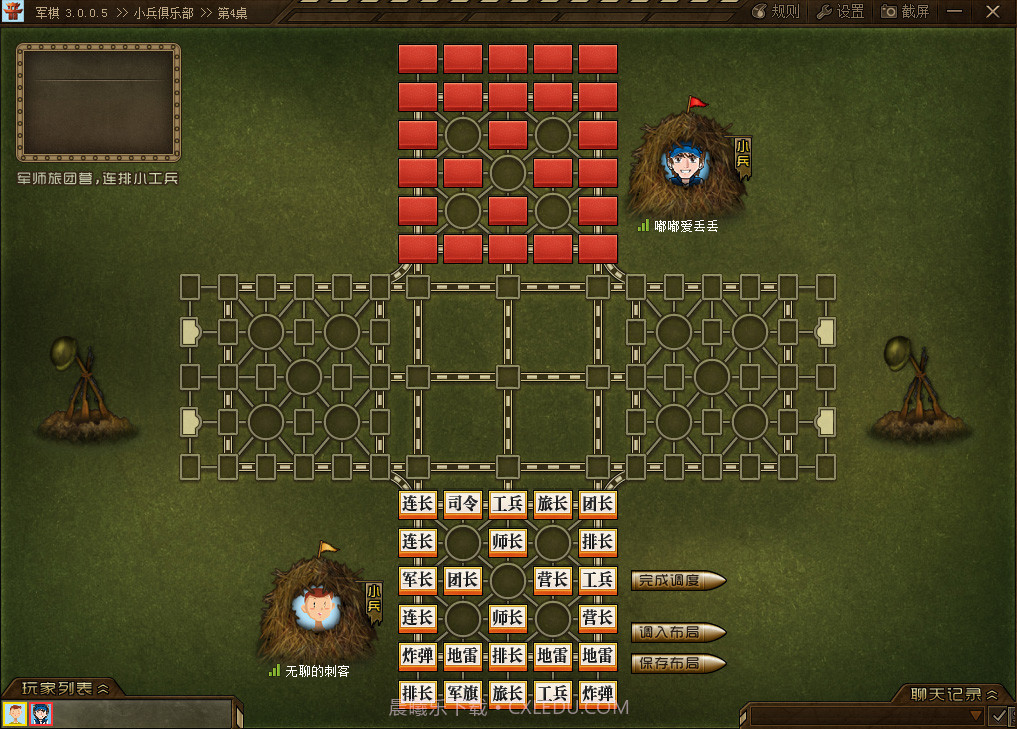Select the 军长 piece
Image resolution: width=1017 pixels, height=729 pixels.
(x=417, y=580)
